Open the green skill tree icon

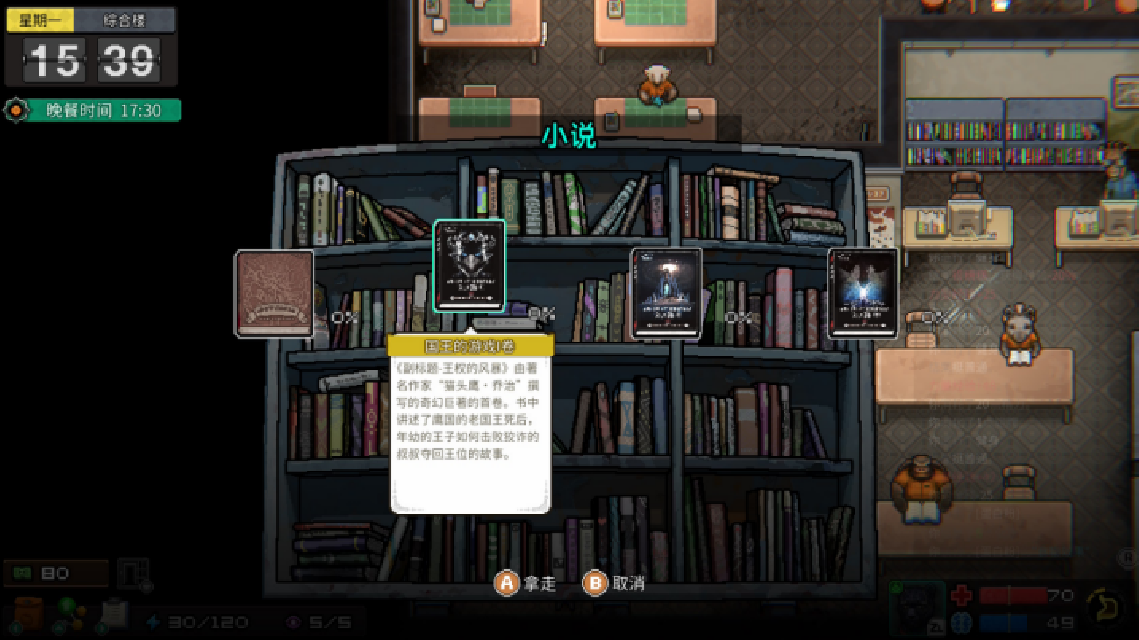point(72,612)
